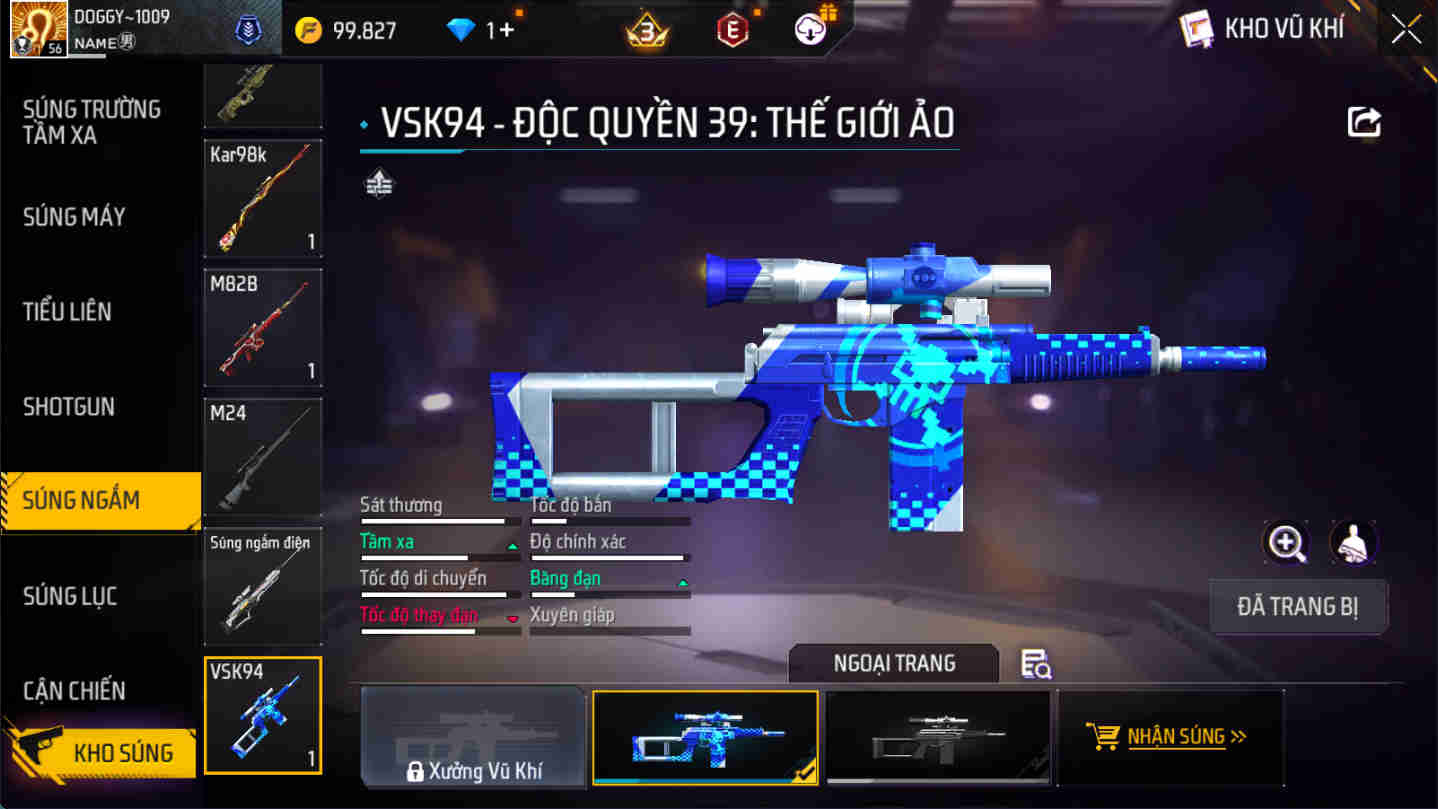Image resolution: width=1438 pixels, height=809 pixels.
Task: Click the gold coin balance icon
Action: pyautogui.click(x=310, y=30)
